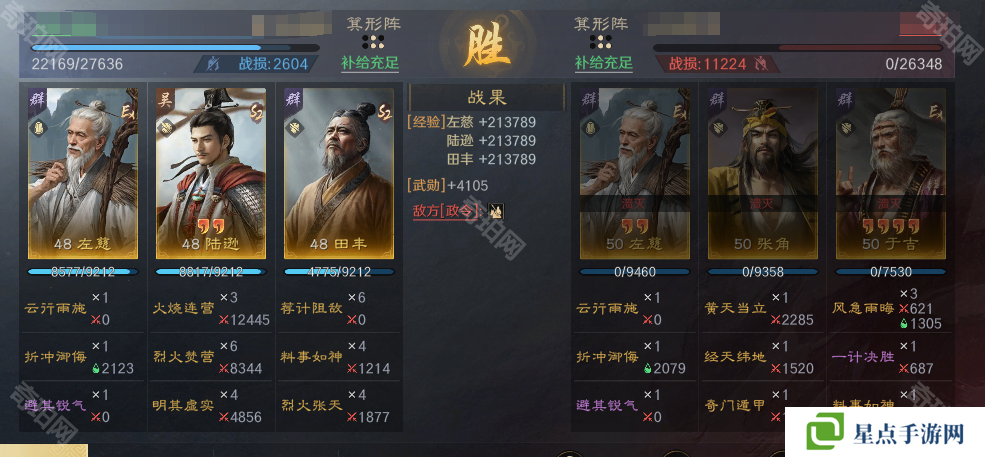The height and width of the screenshot is (457, 985).
Task: Click the enemy 政令 policy icon
Action: pyautogui.click(x=496, y=211)
